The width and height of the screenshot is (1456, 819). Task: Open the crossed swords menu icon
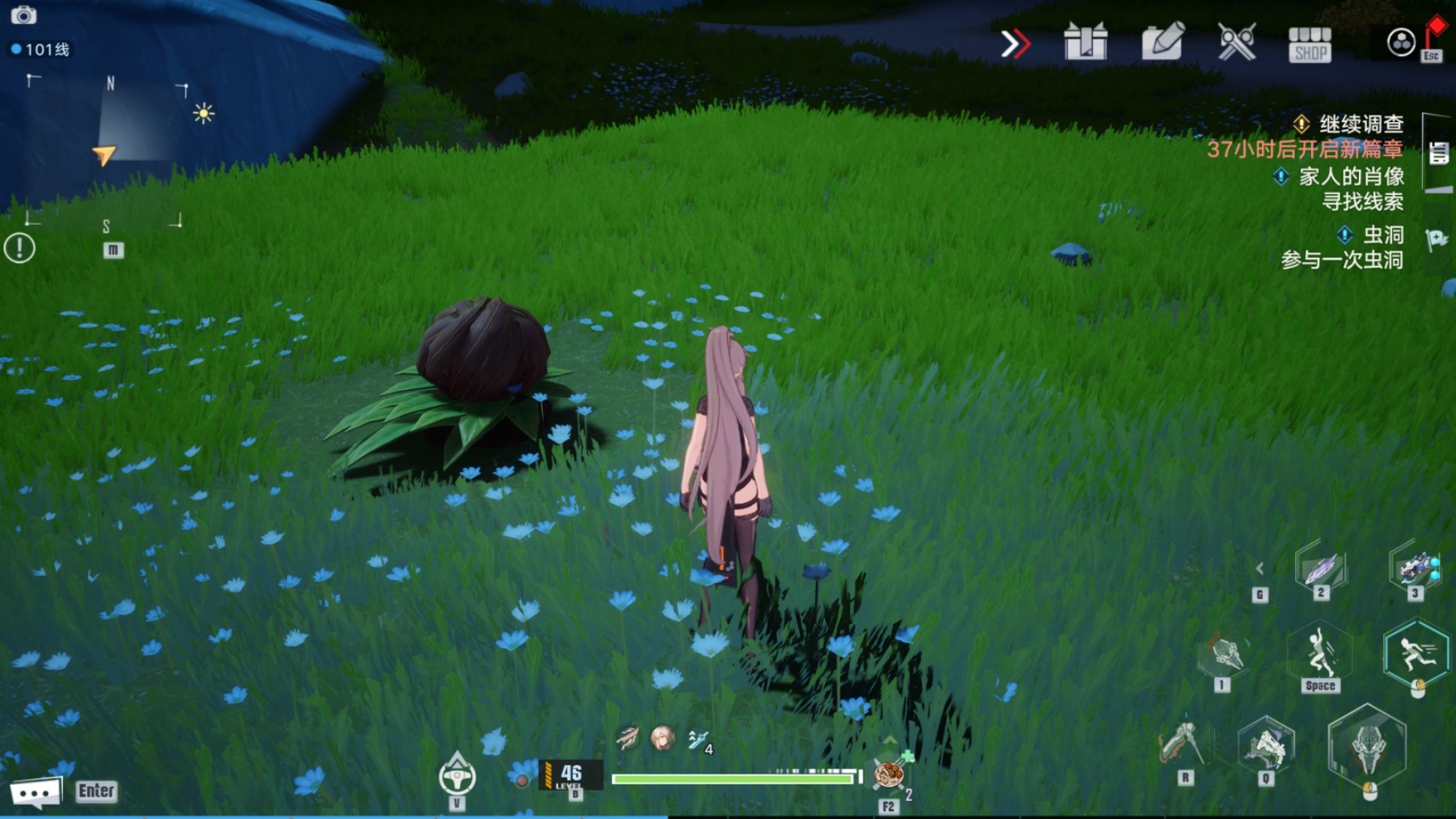point(1236,42)
